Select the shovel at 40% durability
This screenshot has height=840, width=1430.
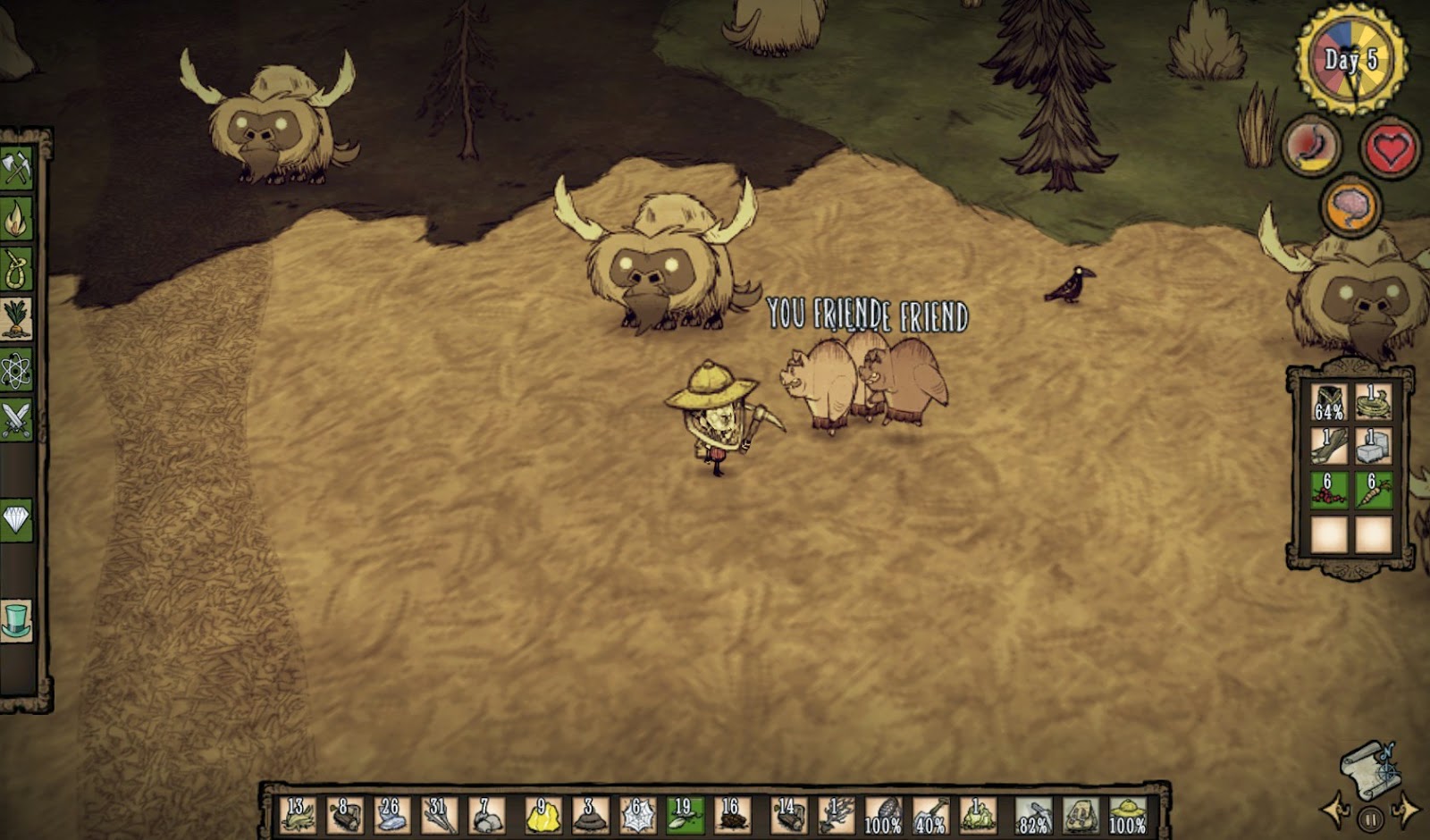pyautogui.click(x=930, y=815)
